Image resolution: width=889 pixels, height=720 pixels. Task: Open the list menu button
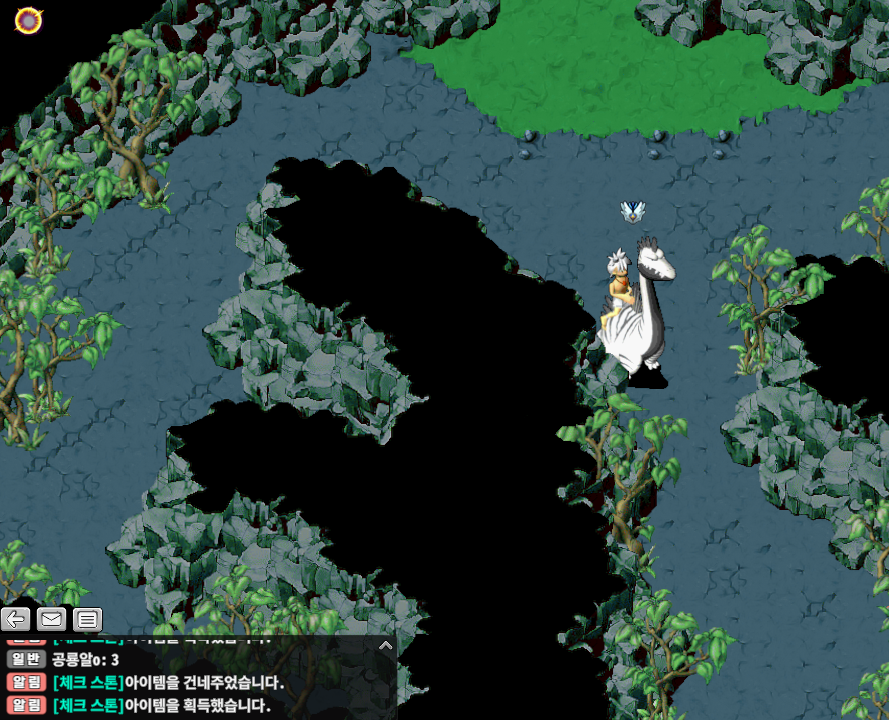pyautogui.click(x=87, y=619)
